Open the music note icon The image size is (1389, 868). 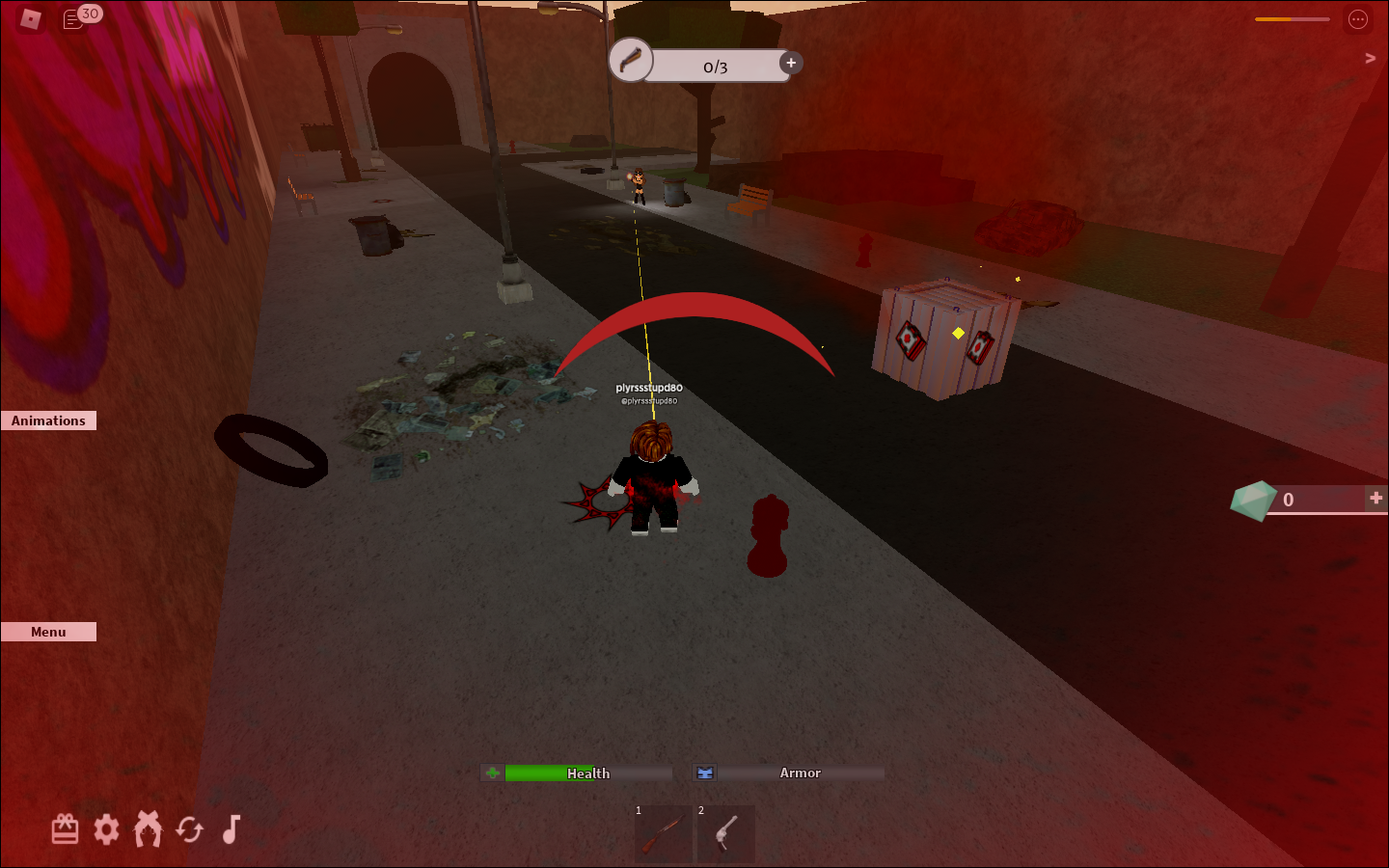click(x=229, y=828)
